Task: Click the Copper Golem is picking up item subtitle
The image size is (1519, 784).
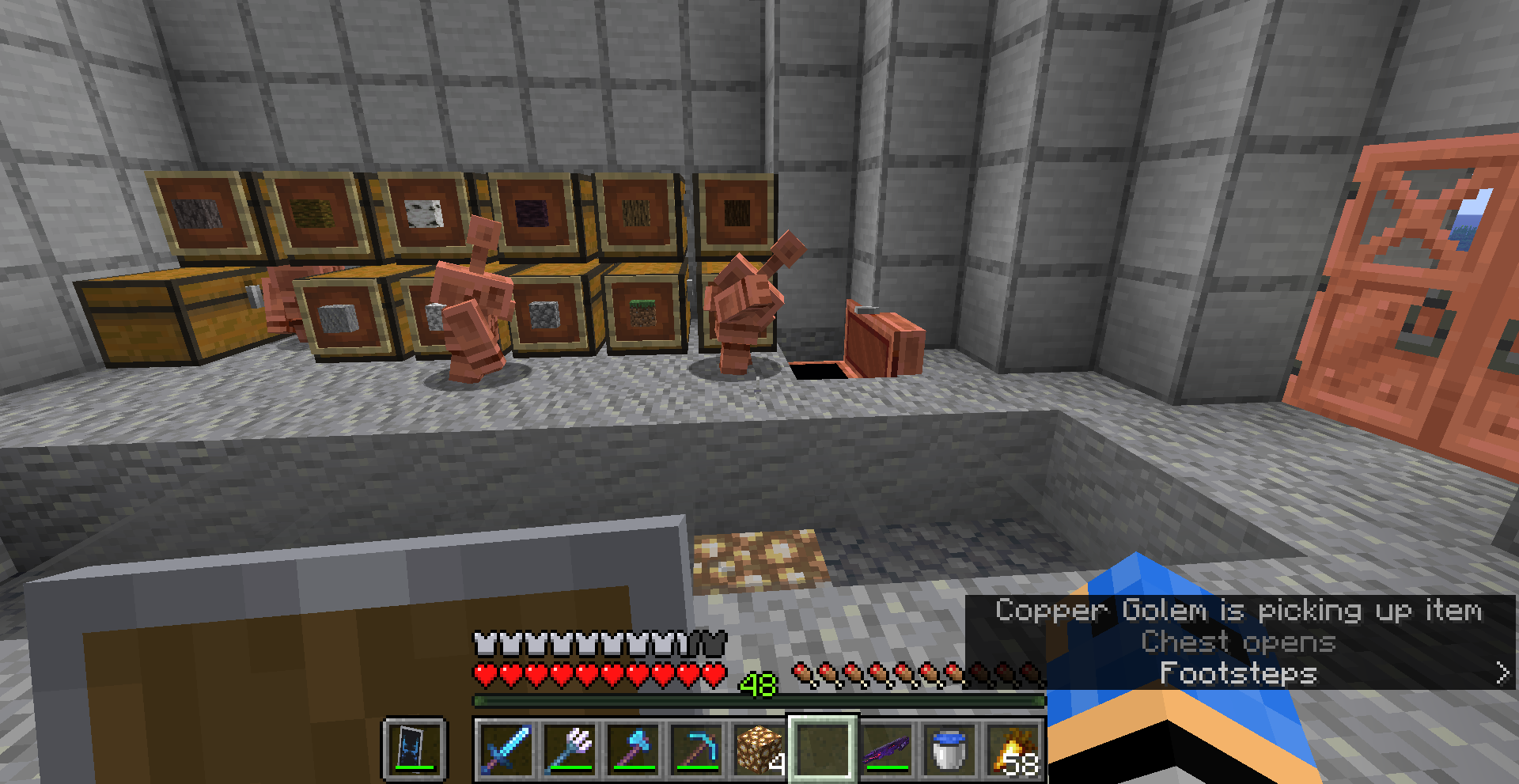Action: 1239,611
